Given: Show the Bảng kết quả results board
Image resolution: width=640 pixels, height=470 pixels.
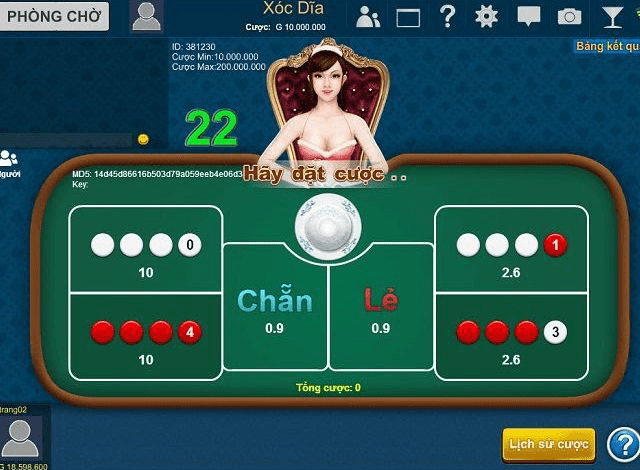Looking at the screenshot, I should 607,46.
